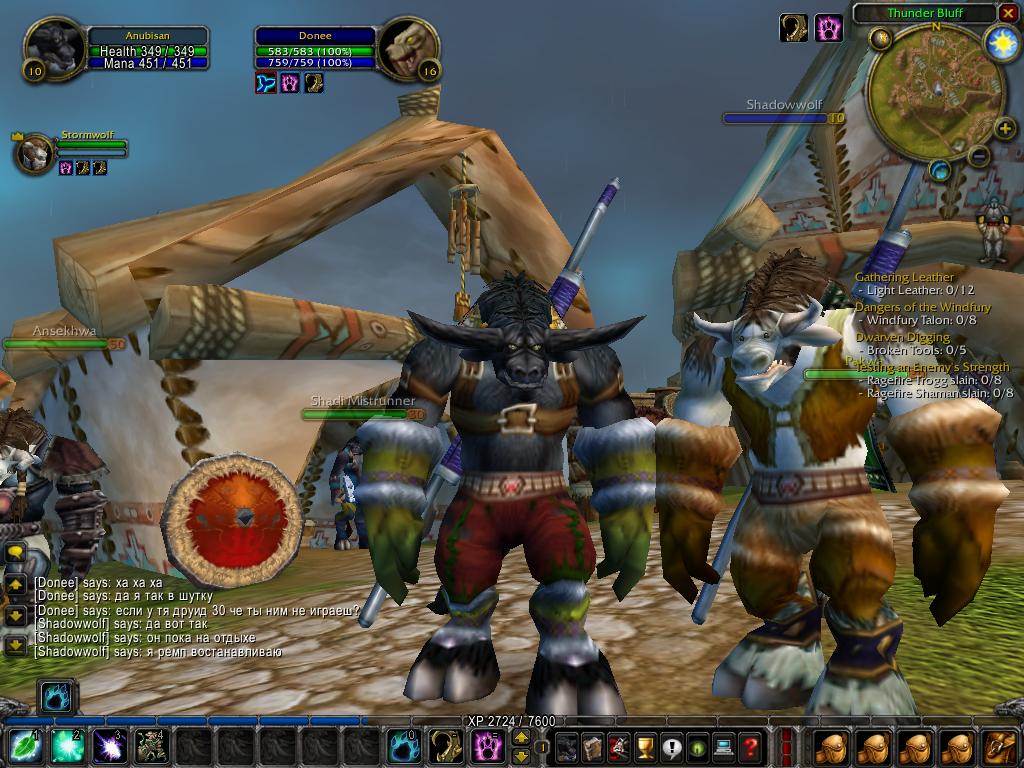Open the main menu computer icon
Screen dimensions: 1024x768
[723, 747]
